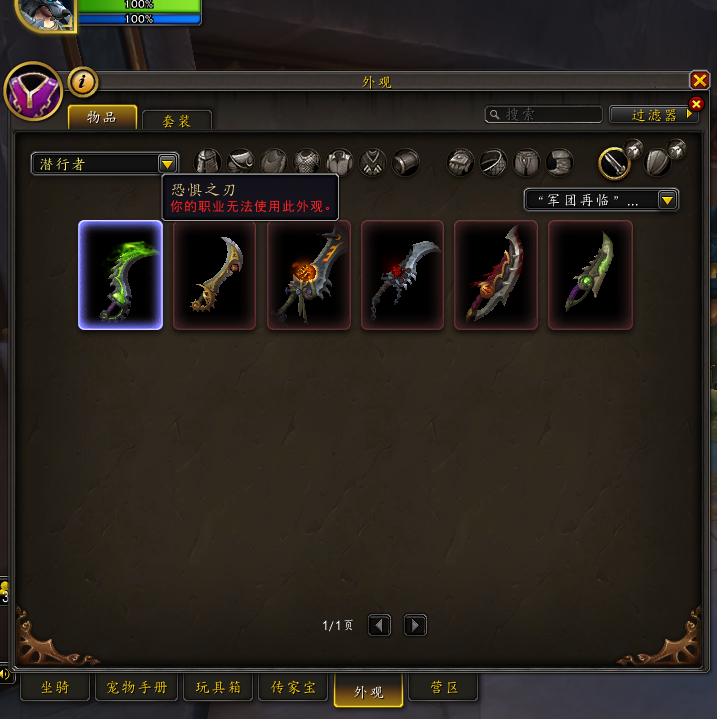Close the Appearances window

(x=699, y=81)
